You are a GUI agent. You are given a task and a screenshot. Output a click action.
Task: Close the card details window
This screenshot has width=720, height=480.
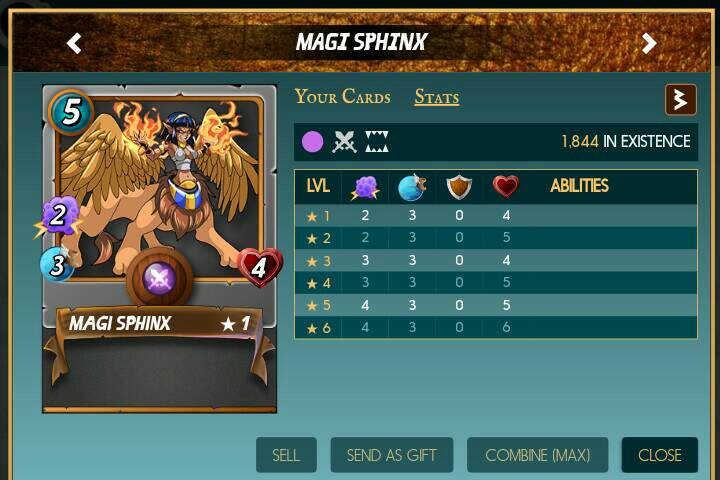(659, 455)
